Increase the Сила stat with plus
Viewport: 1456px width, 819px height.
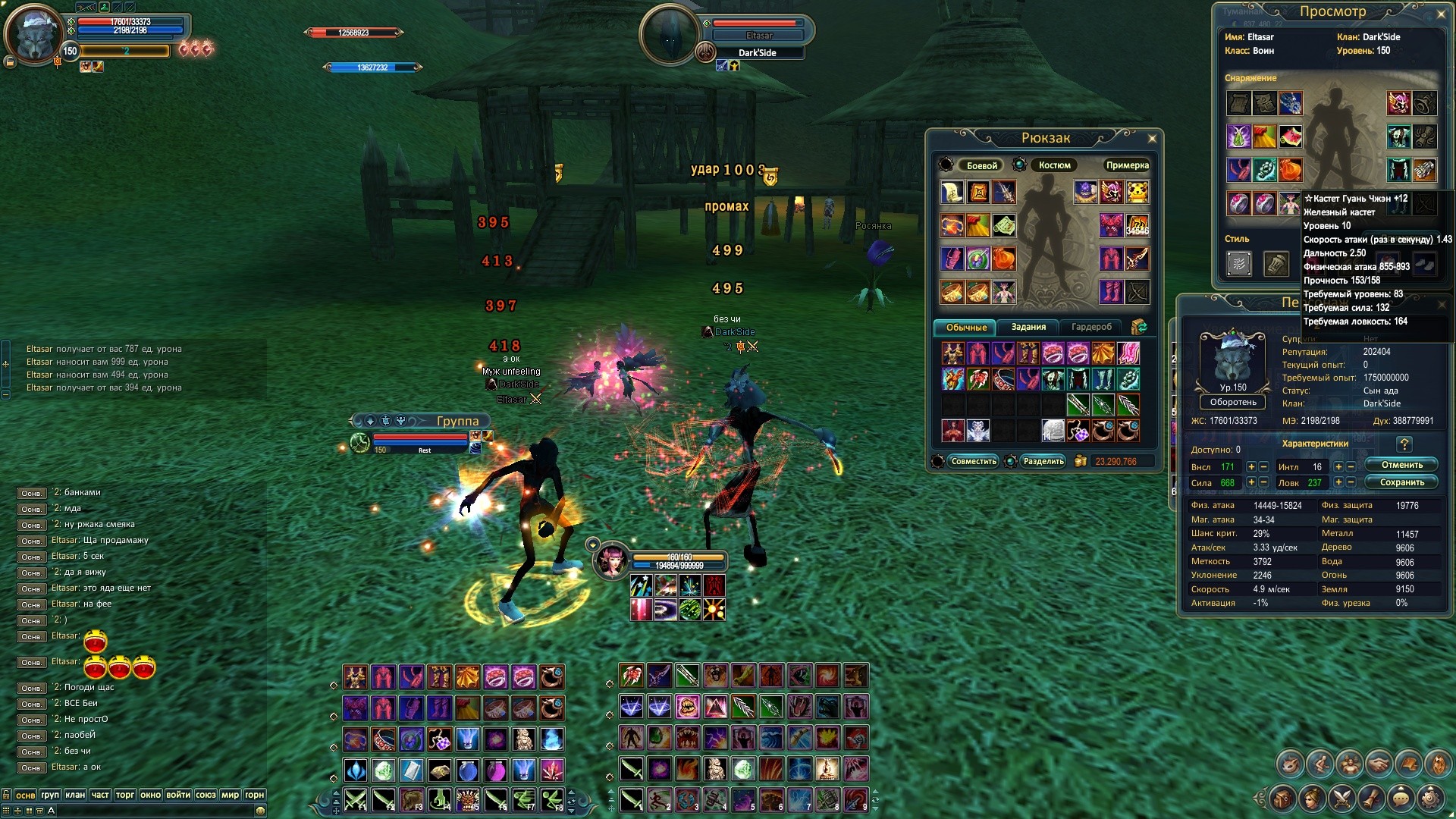(x=1251, y=482)
